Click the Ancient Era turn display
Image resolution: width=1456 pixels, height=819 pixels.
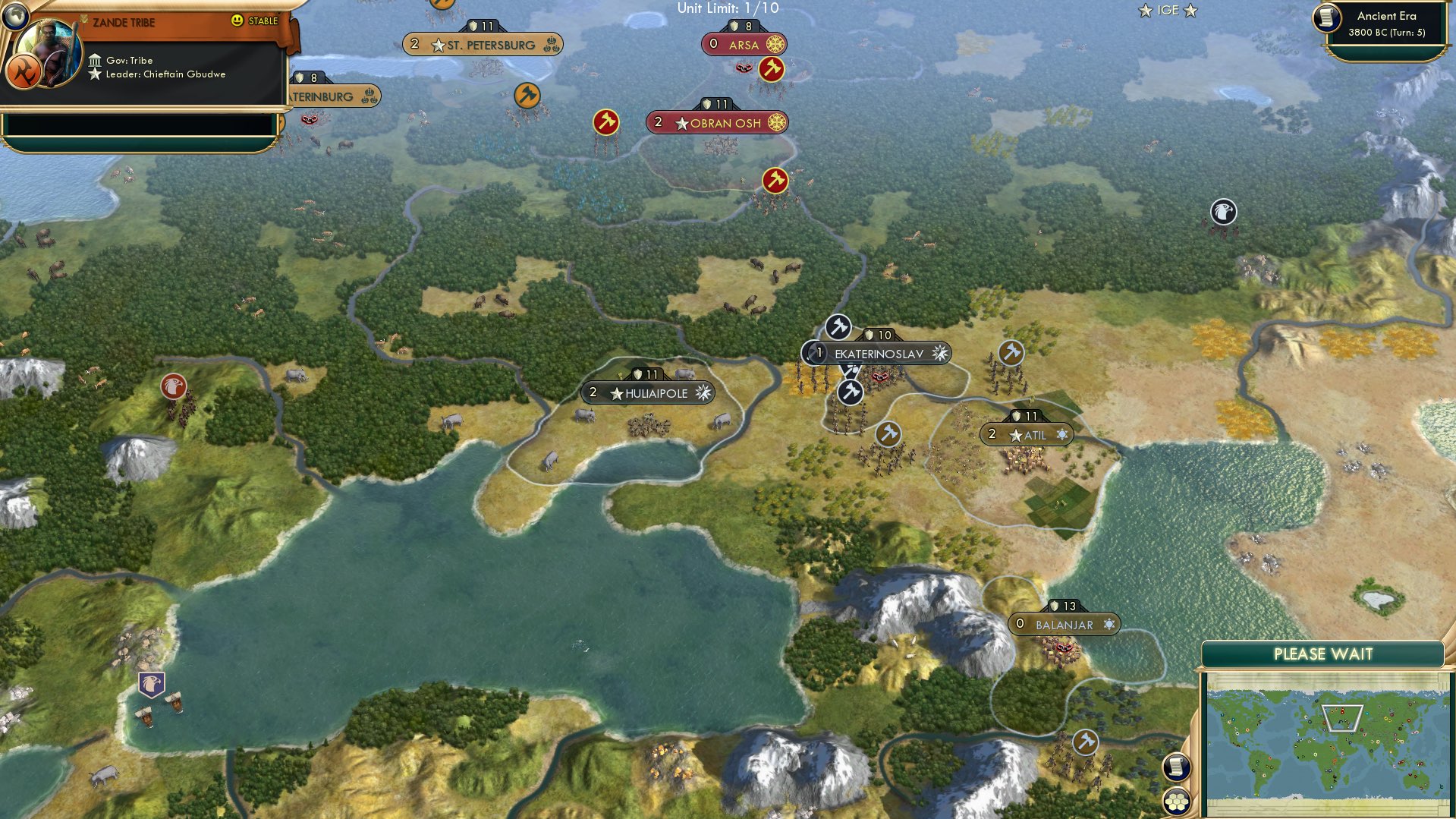[1385, 24]
